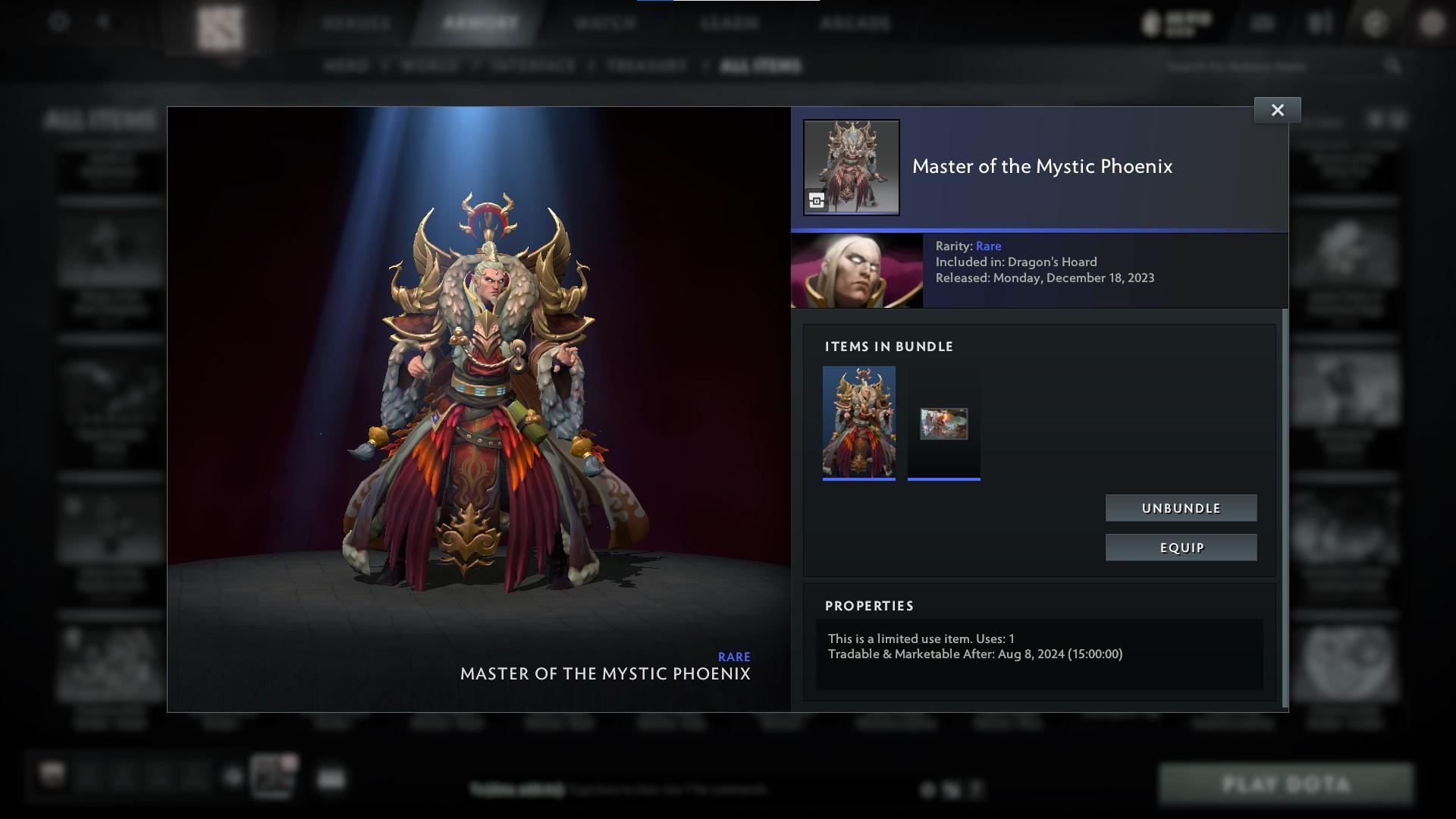Click the Dota 2 logo in the top bar

[220, 24]
